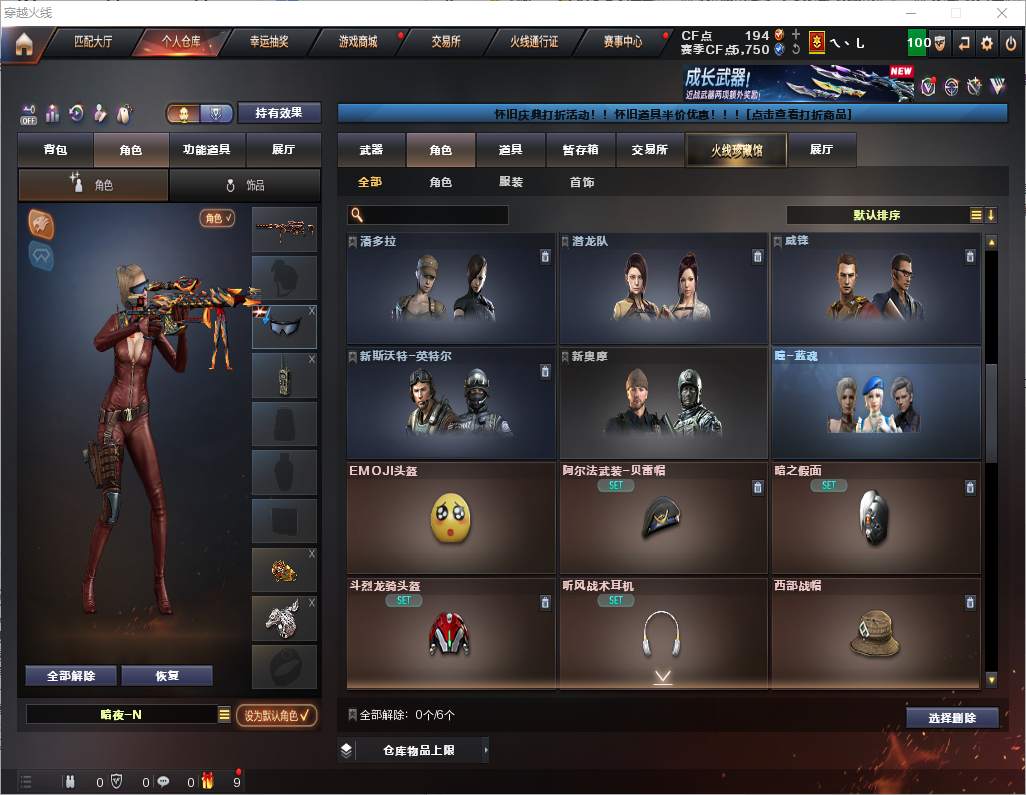Select the 饰品 accessories sub-tab

(245, 185)
